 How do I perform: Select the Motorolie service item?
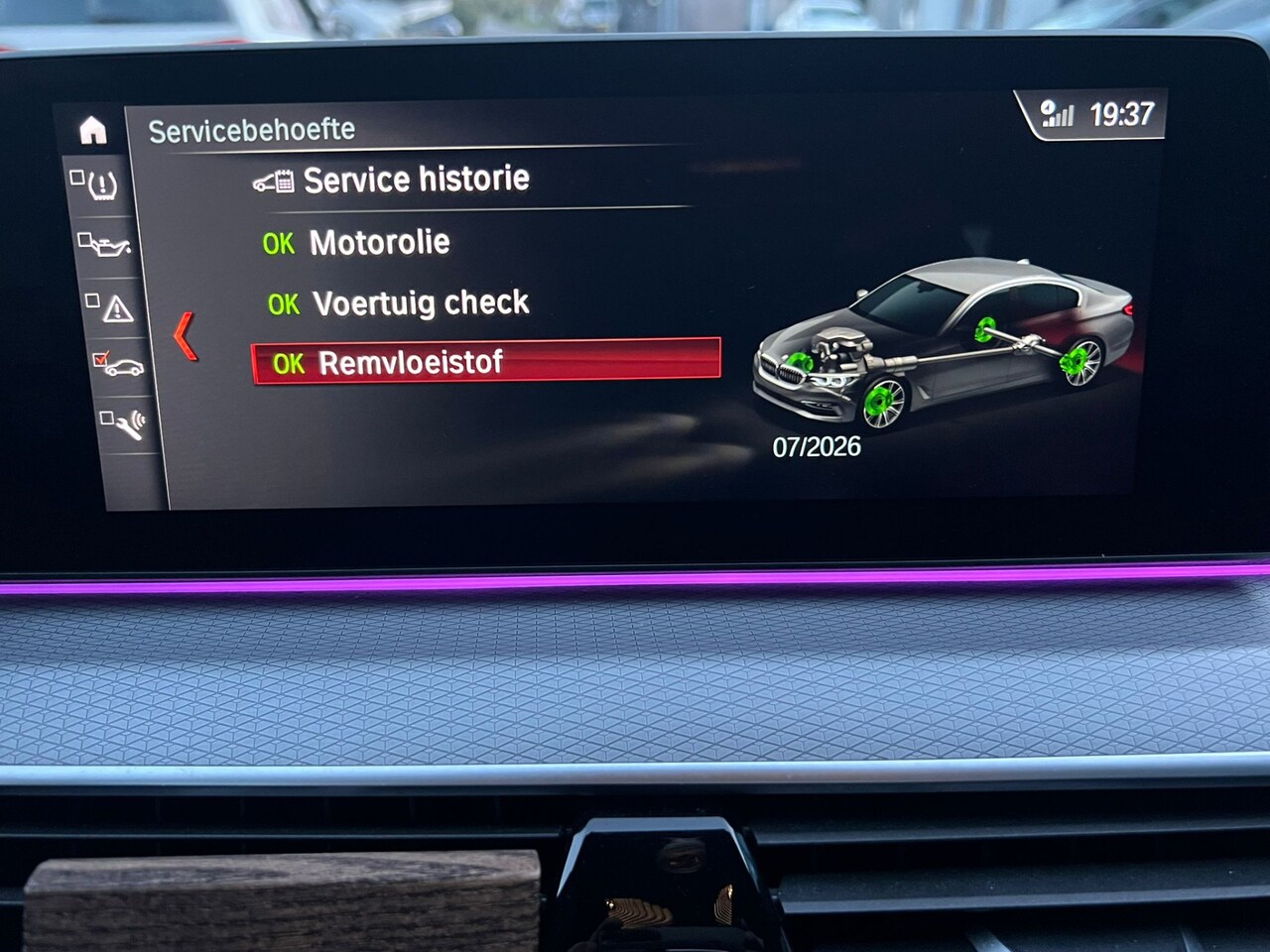click(378, 242)
